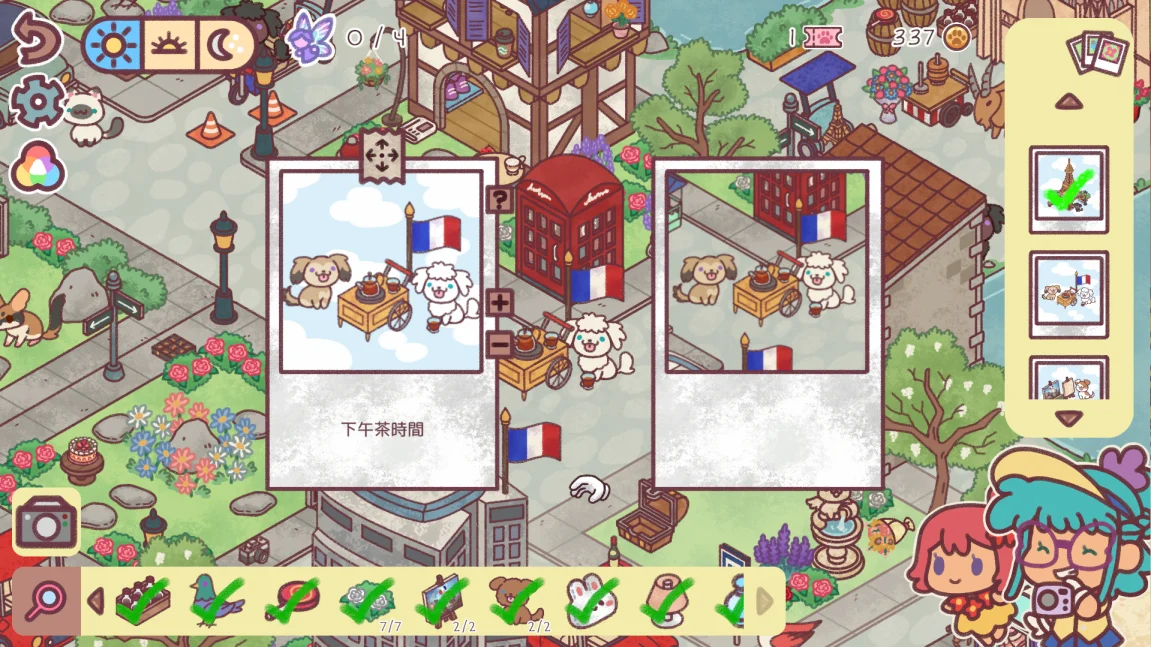Select the pigeon item in the bar

(216, 600)
